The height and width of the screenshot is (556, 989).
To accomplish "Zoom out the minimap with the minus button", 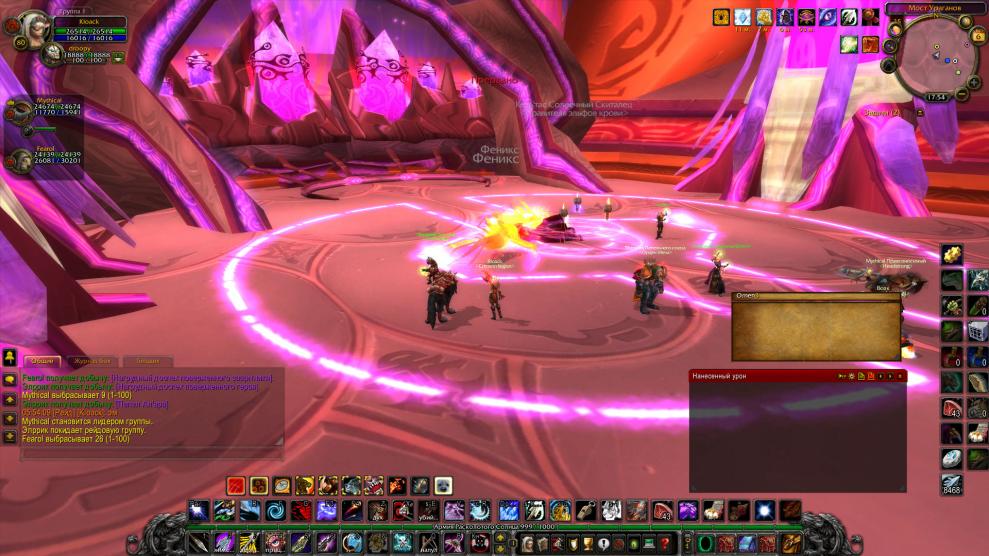I will coord(962,94).
